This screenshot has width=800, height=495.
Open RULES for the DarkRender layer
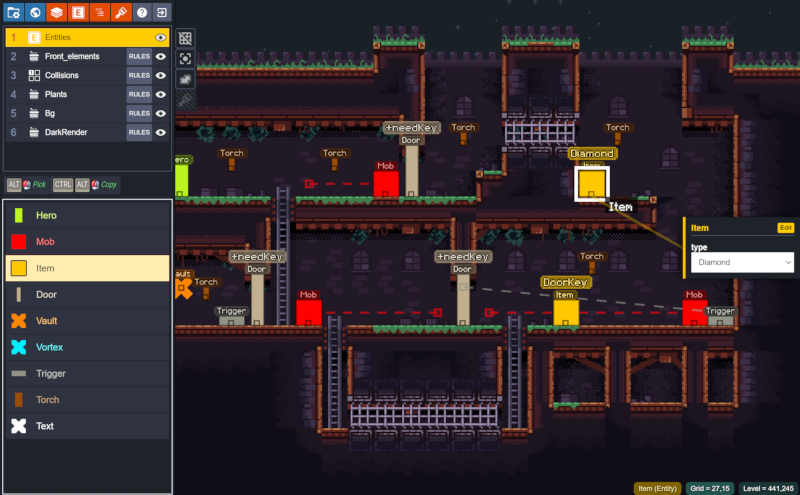(139, 132)
